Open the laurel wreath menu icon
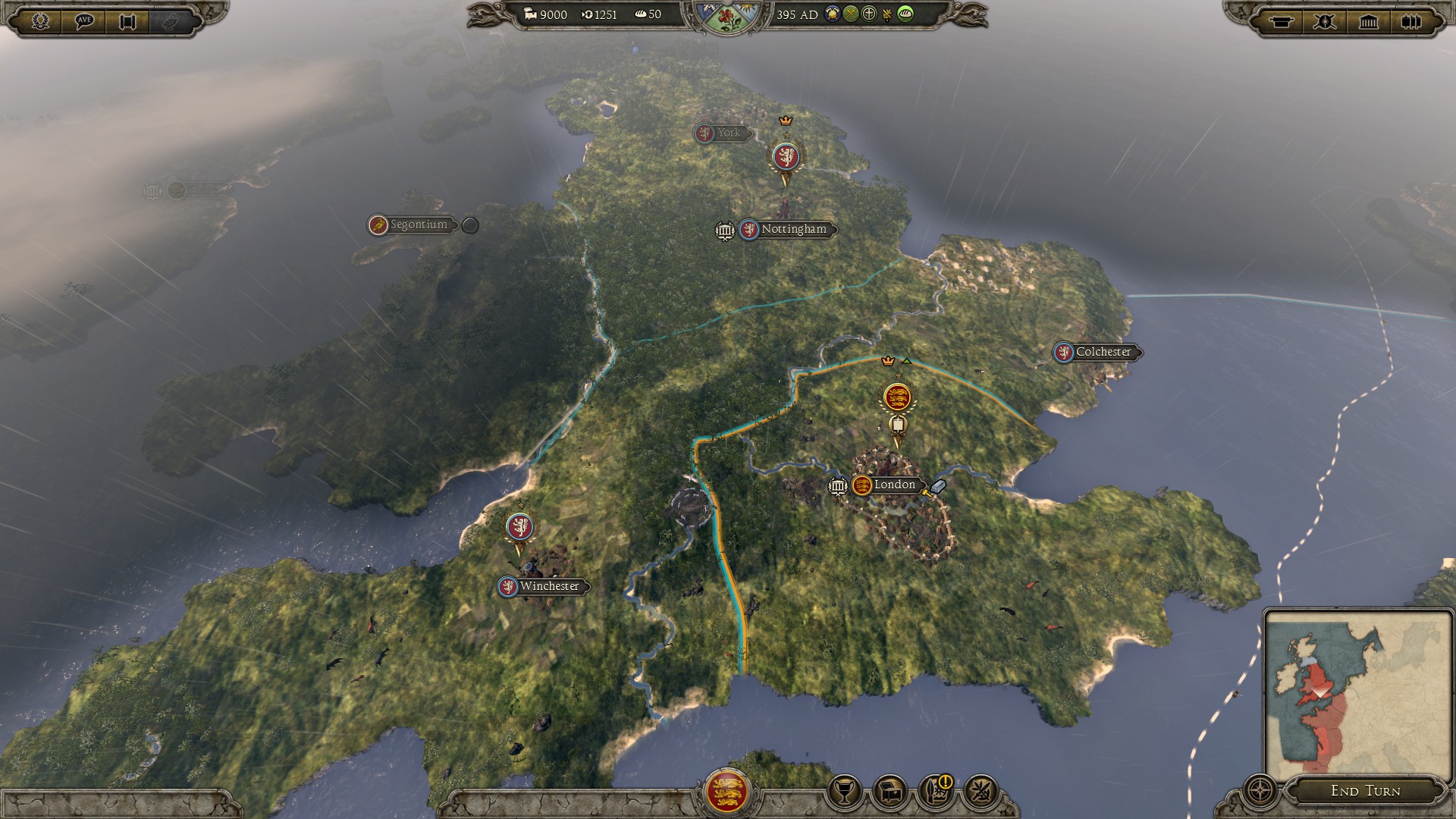 [41, 20]
